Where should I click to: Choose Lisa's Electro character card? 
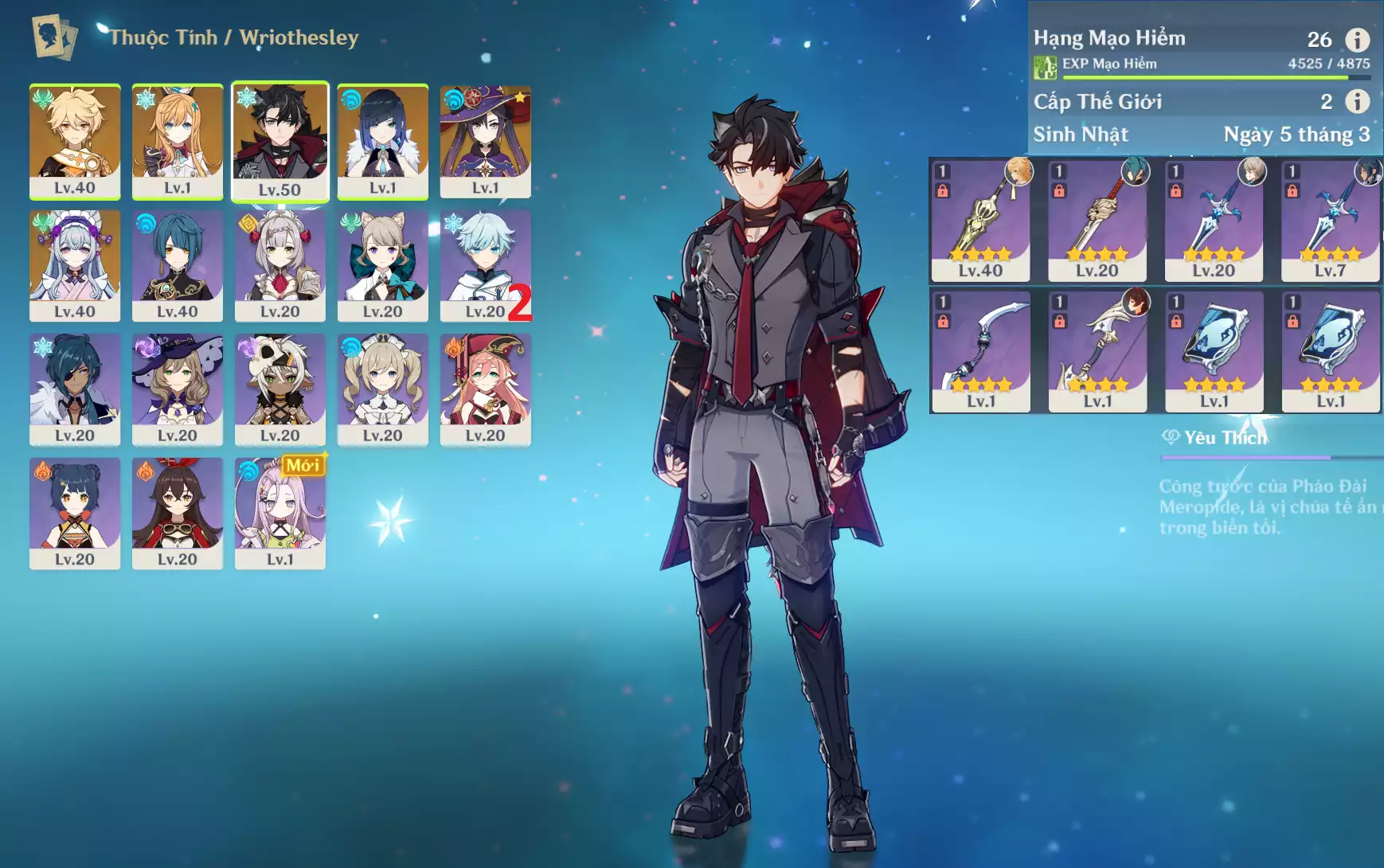[177, 389]
